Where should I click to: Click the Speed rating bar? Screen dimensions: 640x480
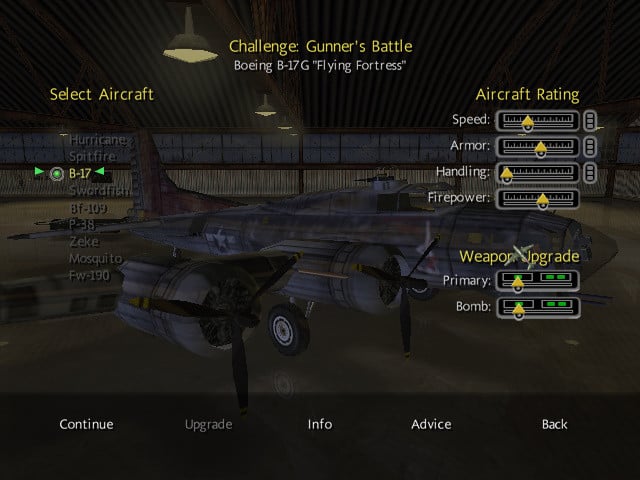537,121
